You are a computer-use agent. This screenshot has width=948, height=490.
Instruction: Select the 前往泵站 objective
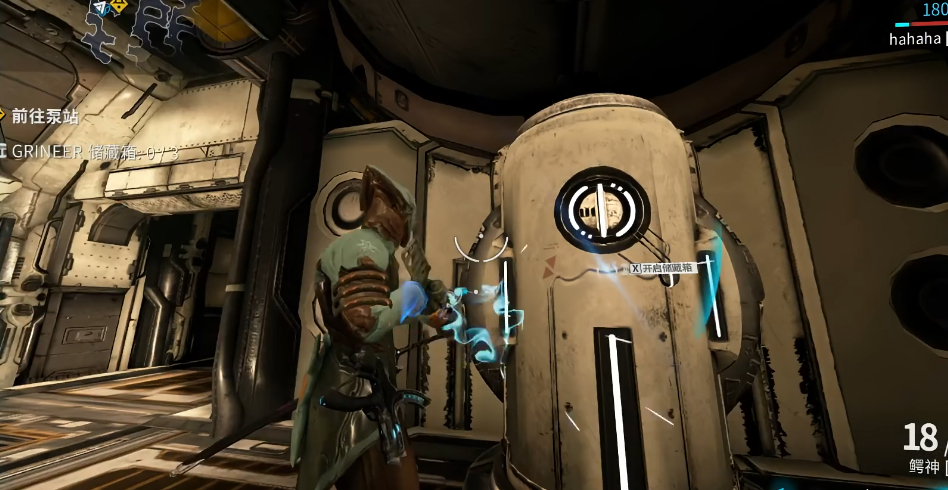[x=45, y=116]
